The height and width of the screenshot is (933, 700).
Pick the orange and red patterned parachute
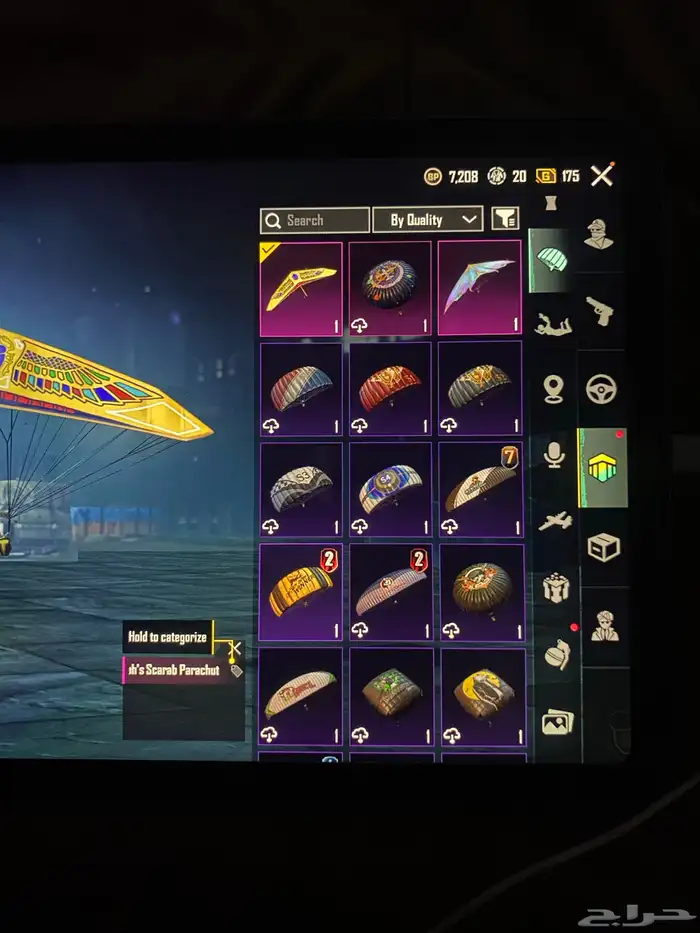click(x=390, y=388)
